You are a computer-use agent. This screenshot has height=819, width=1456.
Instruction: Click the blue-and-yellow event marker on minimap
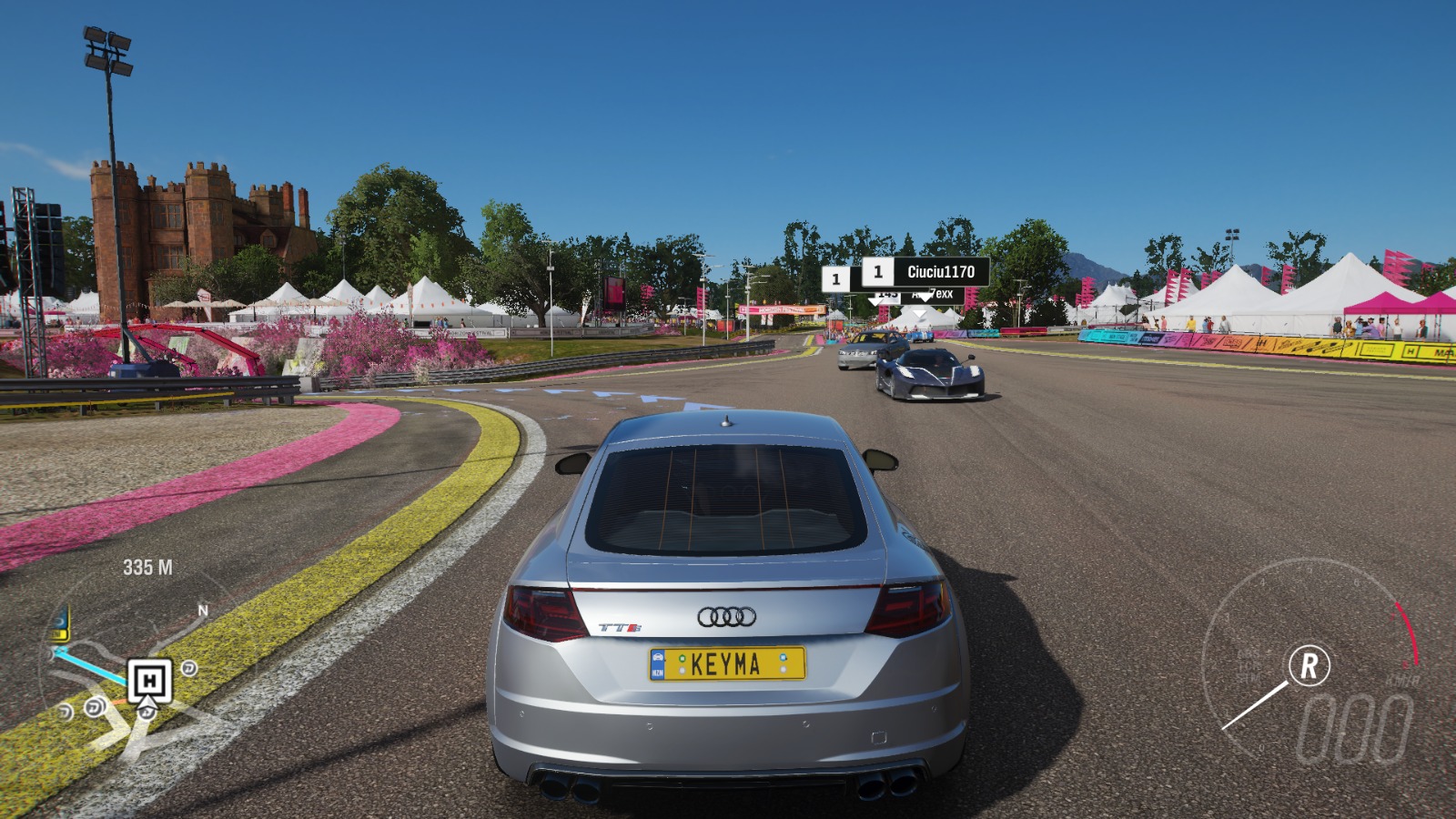60,625
